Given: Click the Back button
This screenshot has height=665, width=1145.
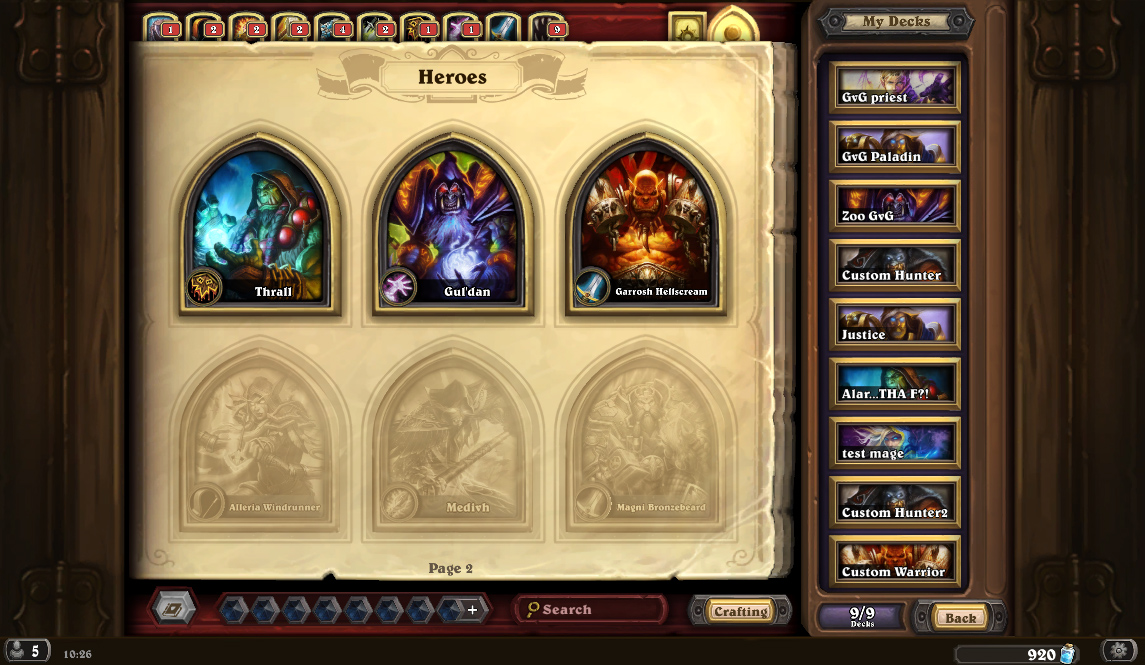Looking at the screenshot, I should point(960,617).
